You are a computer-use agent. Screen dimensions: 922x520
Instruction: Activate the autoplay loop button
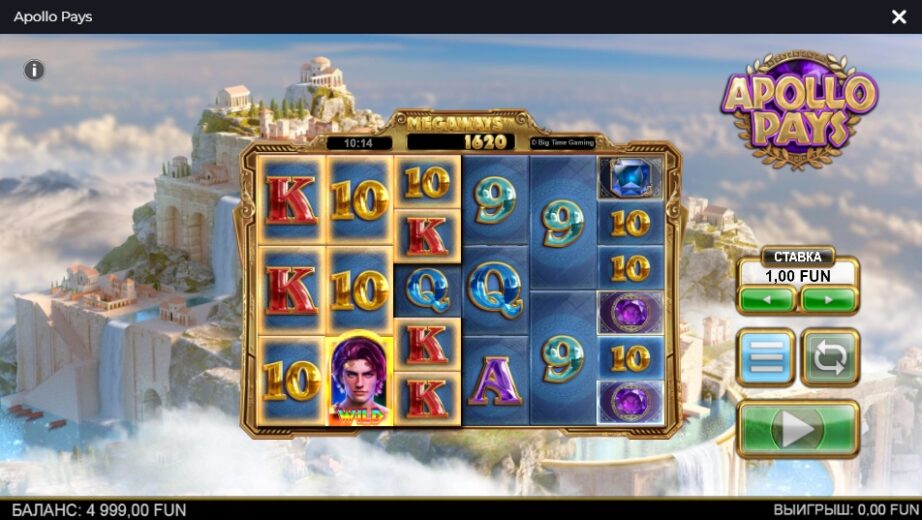830,357
